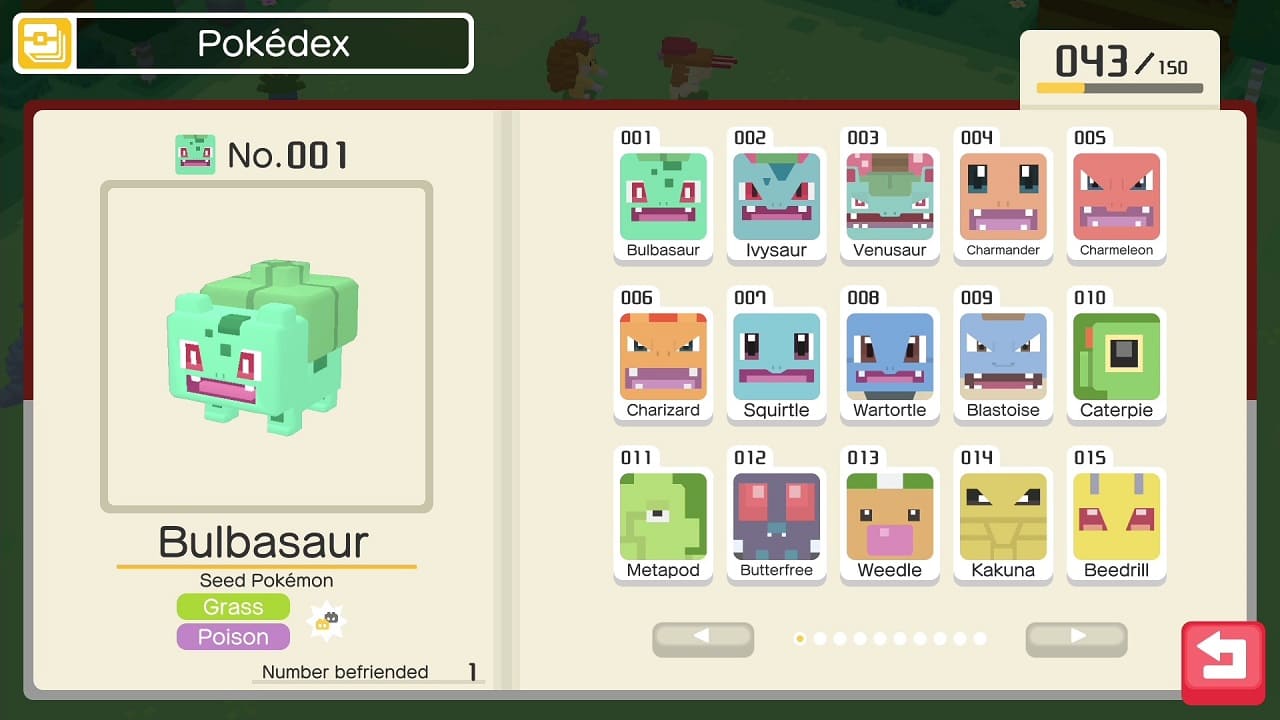
Task: Click the small Bulbasaur face next to No.001
Action: pos(196,153)
